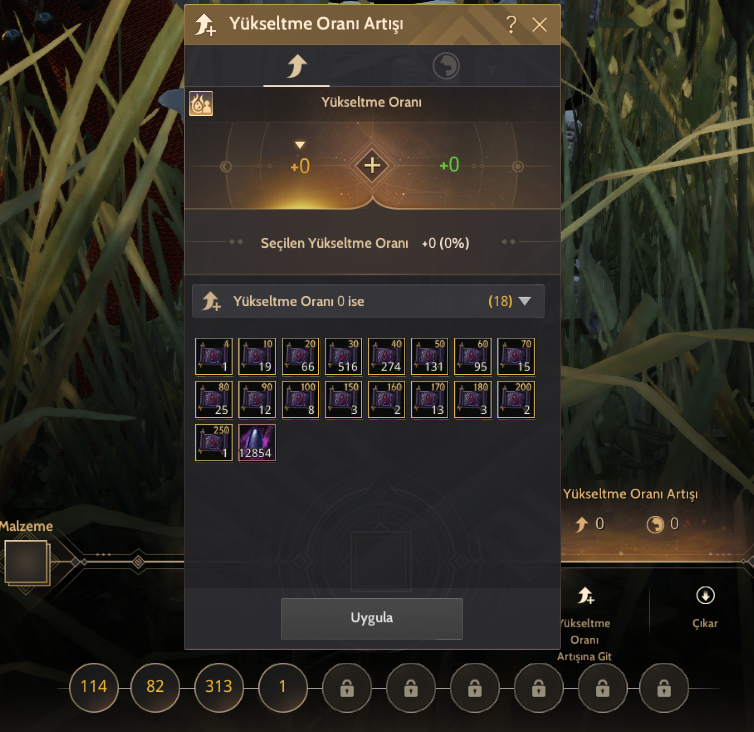The image size is (754, 732).
Task: Open help with the question mark button
Action: pyautogui.click(x=512, y=25)
